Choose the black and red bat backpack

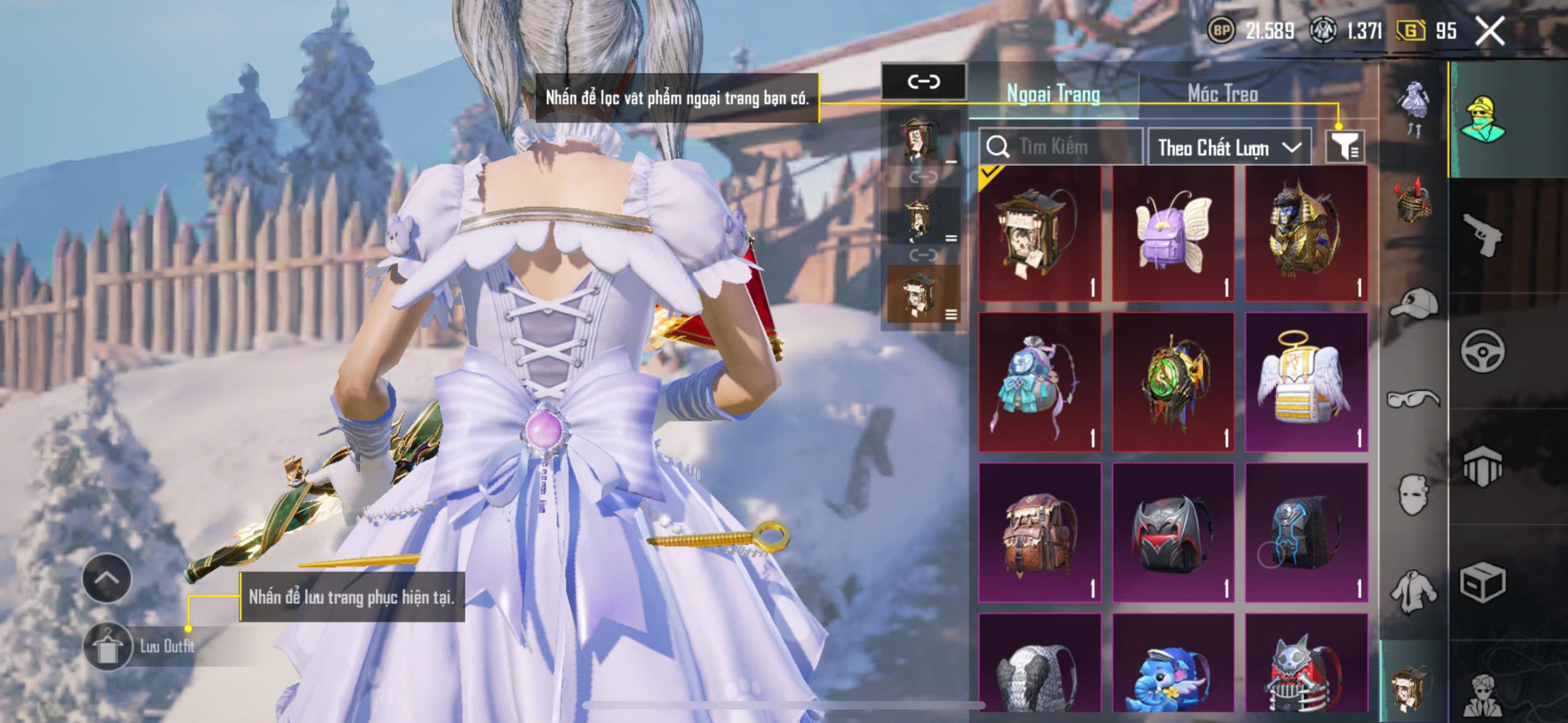click(x=1173, y=533)
